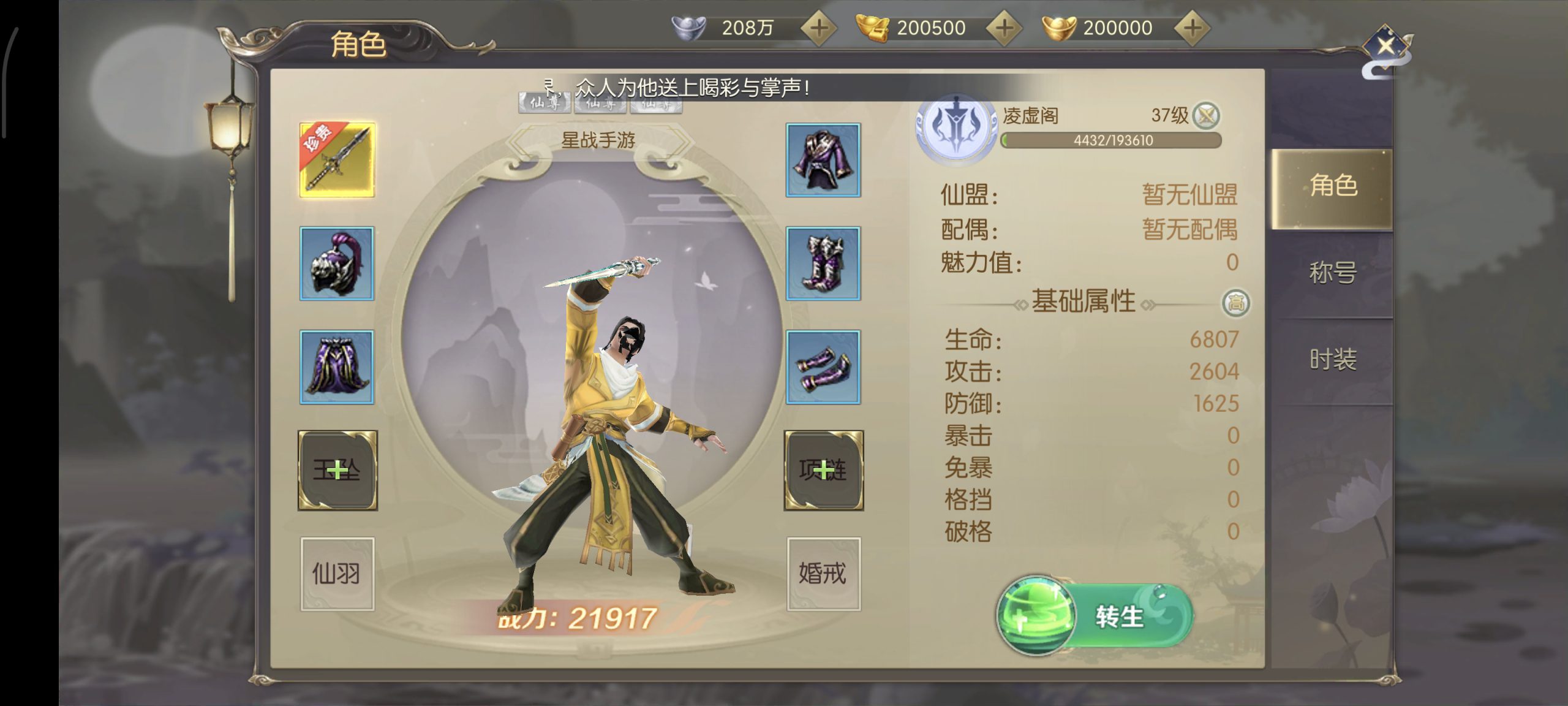The image size is (1568, 706).
Task: Show advanced attributes with 高 button
Action: [1236, 303]
